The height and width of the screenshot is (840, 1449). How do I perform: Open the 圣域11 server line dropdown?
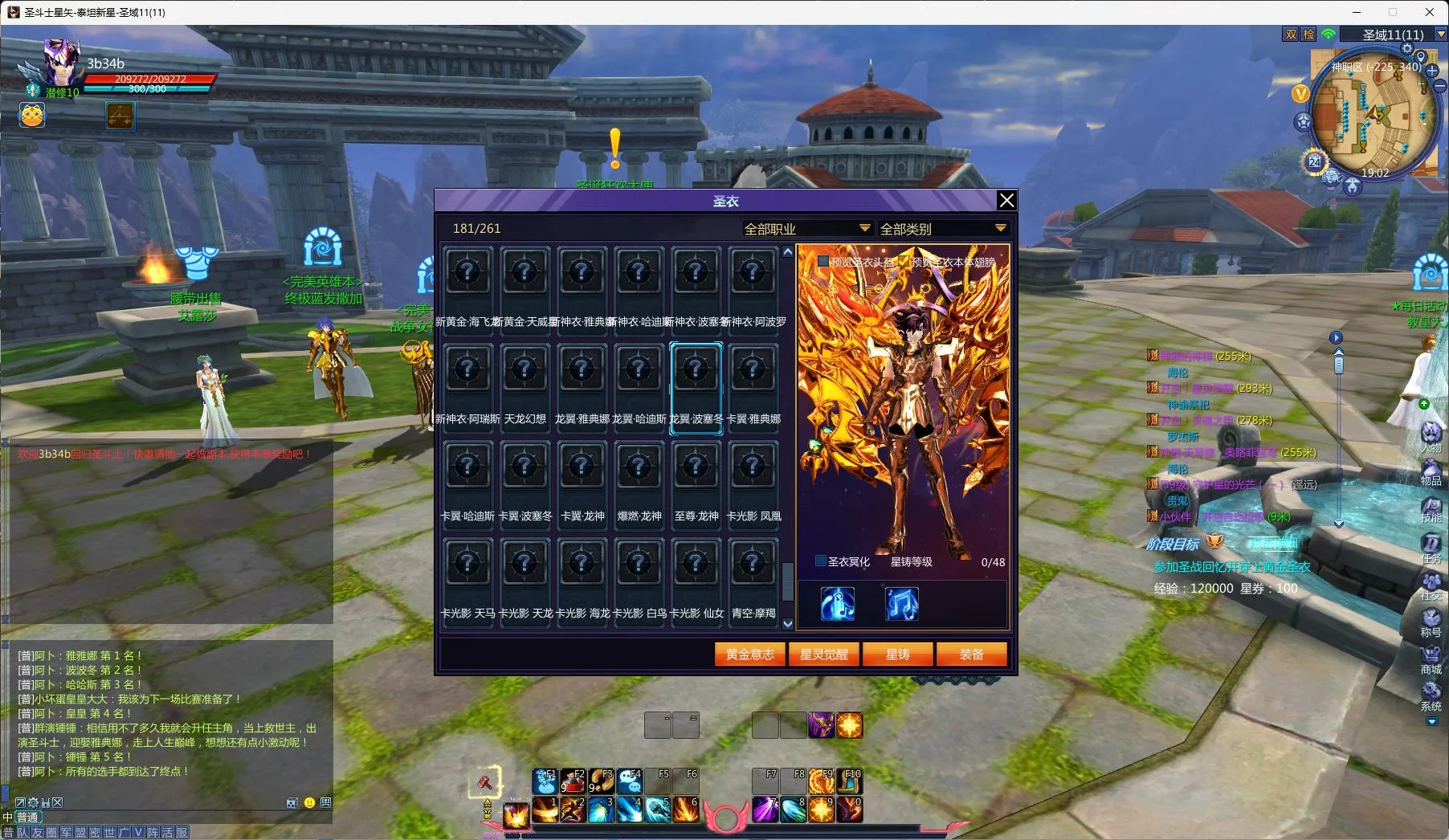click(1441, 35)
